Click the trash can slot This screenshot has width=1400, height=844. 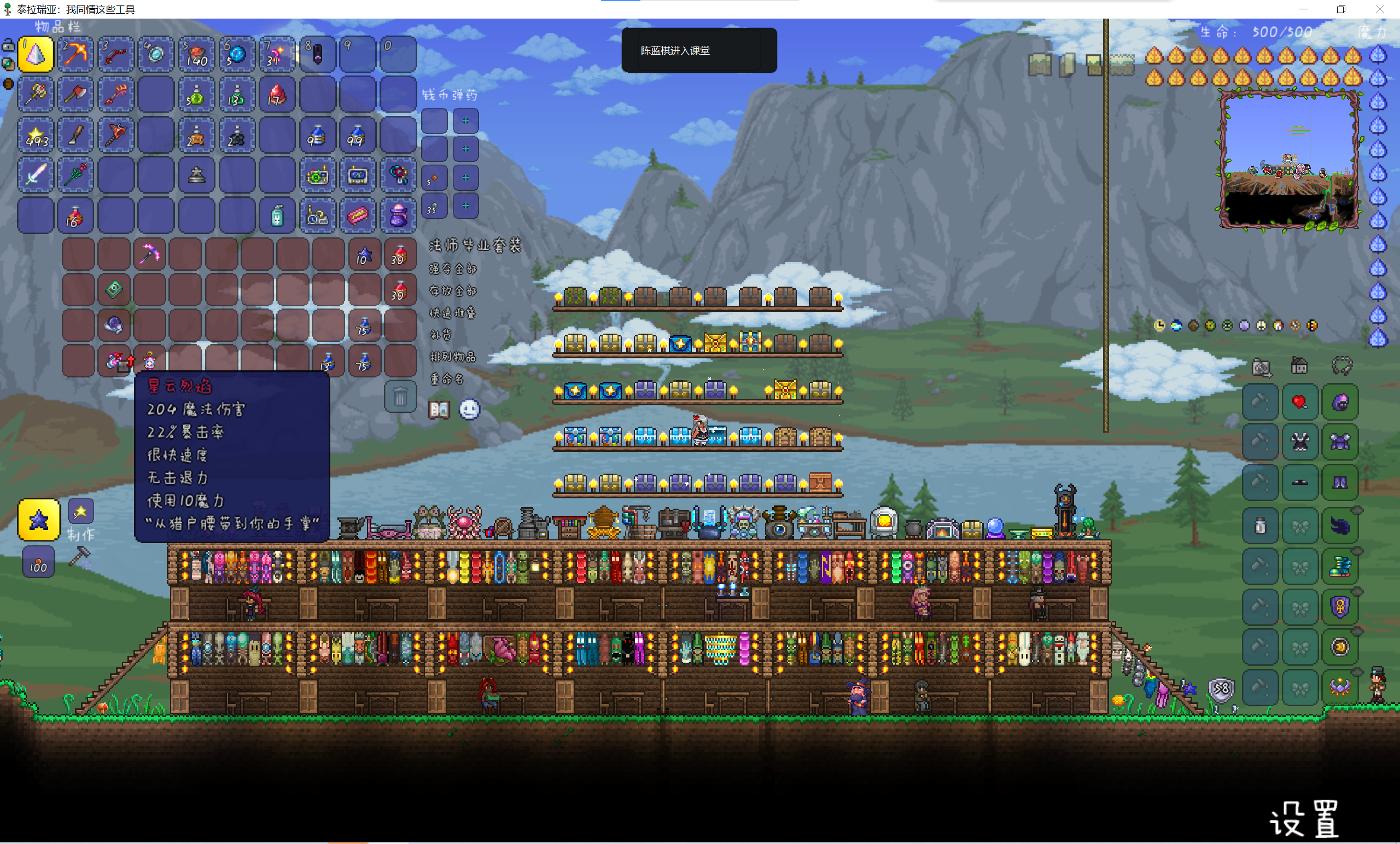[x=400, y=397]
